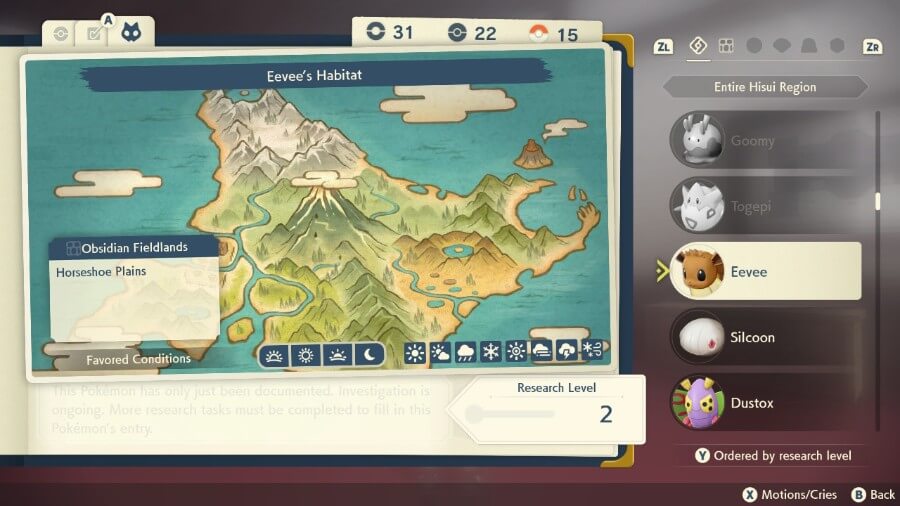Click the sunrise morning time icon
900x506 pixels.
273,353
